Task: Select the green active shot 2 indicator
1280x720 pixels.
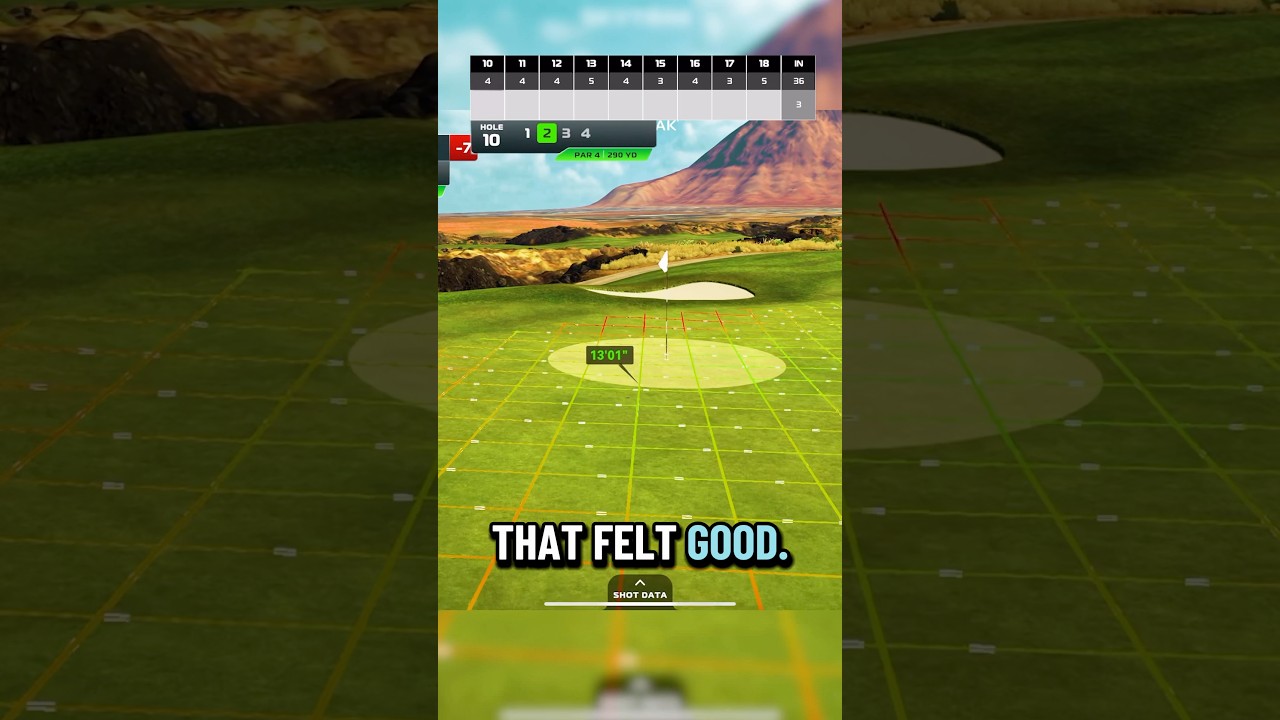Action: (x=546, y=133)
